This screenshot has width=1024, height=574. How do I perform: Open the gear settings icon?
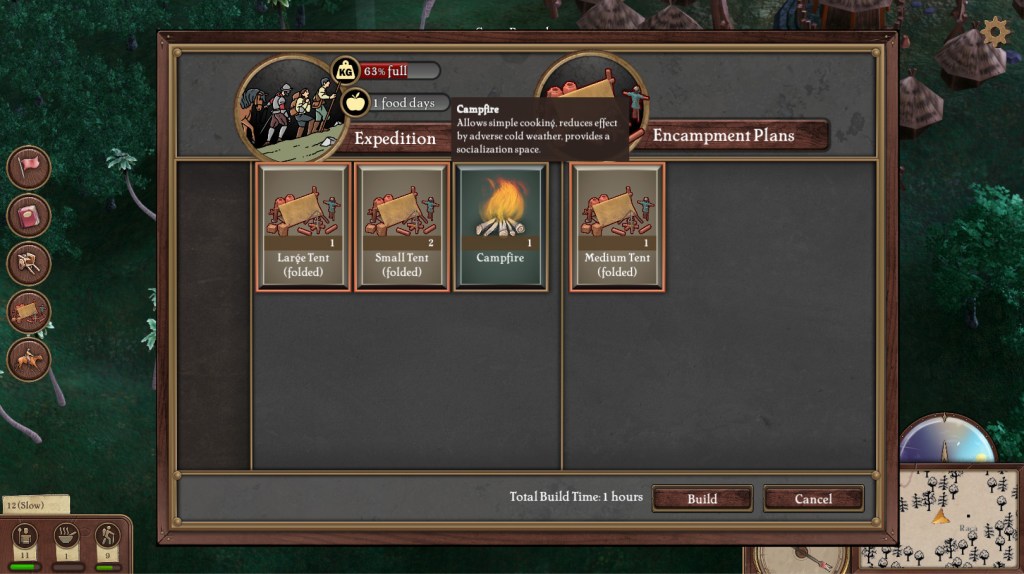point(995,32)
